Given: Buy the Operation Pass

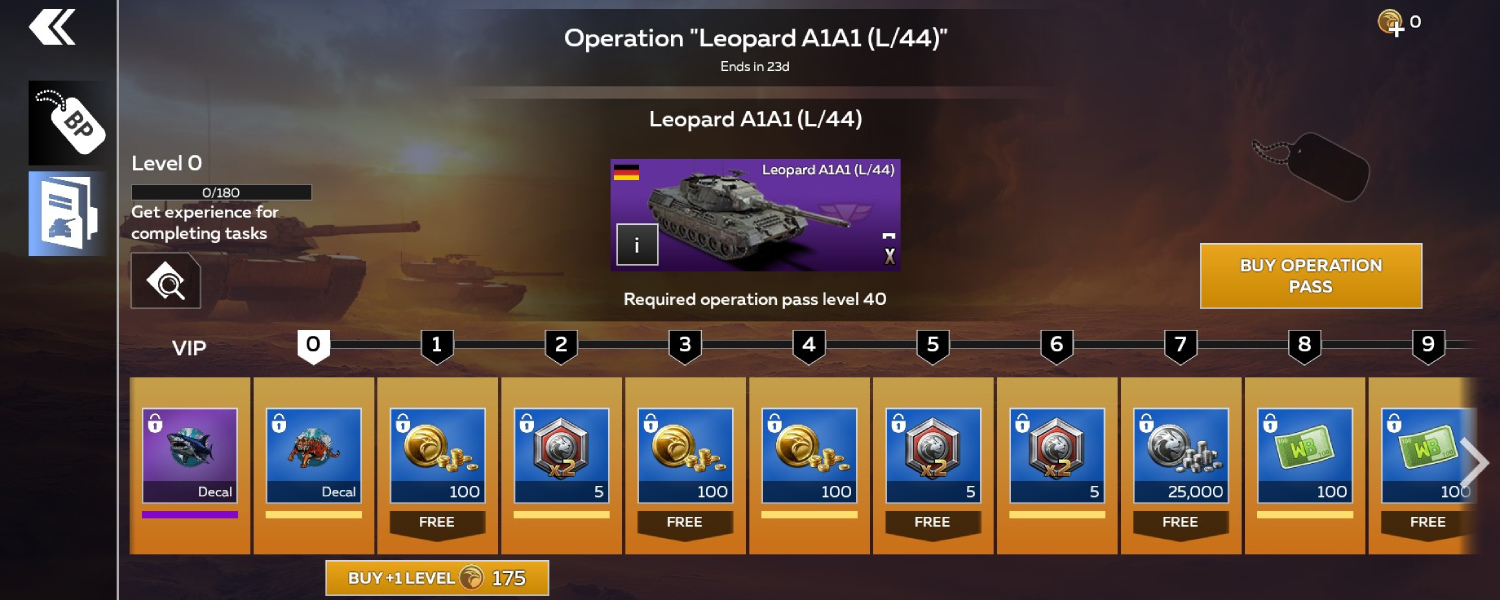Looking at the screenshot, I should [x=1310, y=276].
